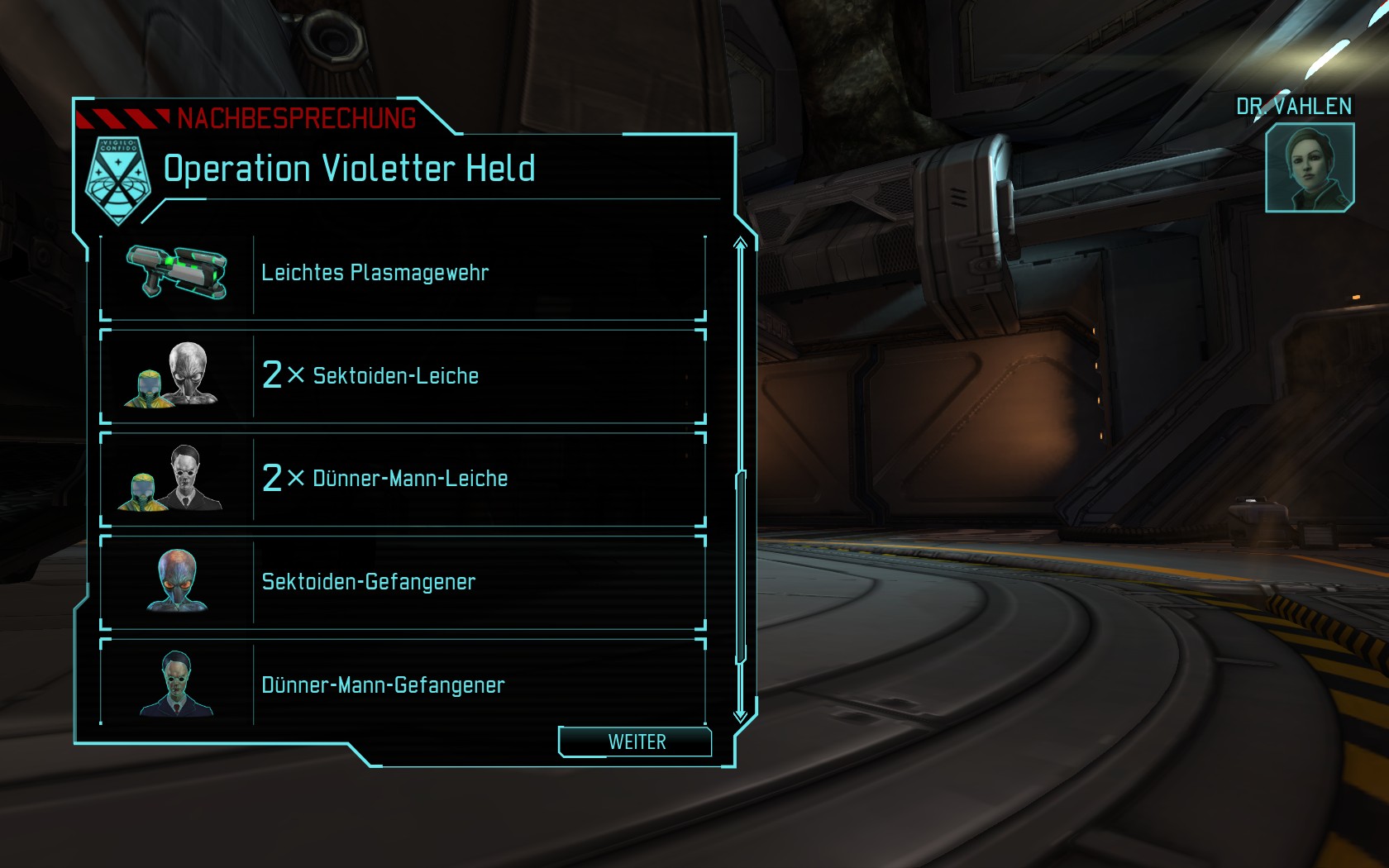Click the scroll-down arrow of the loot list
Screen dimensions: 1389x868
(740, 714)
